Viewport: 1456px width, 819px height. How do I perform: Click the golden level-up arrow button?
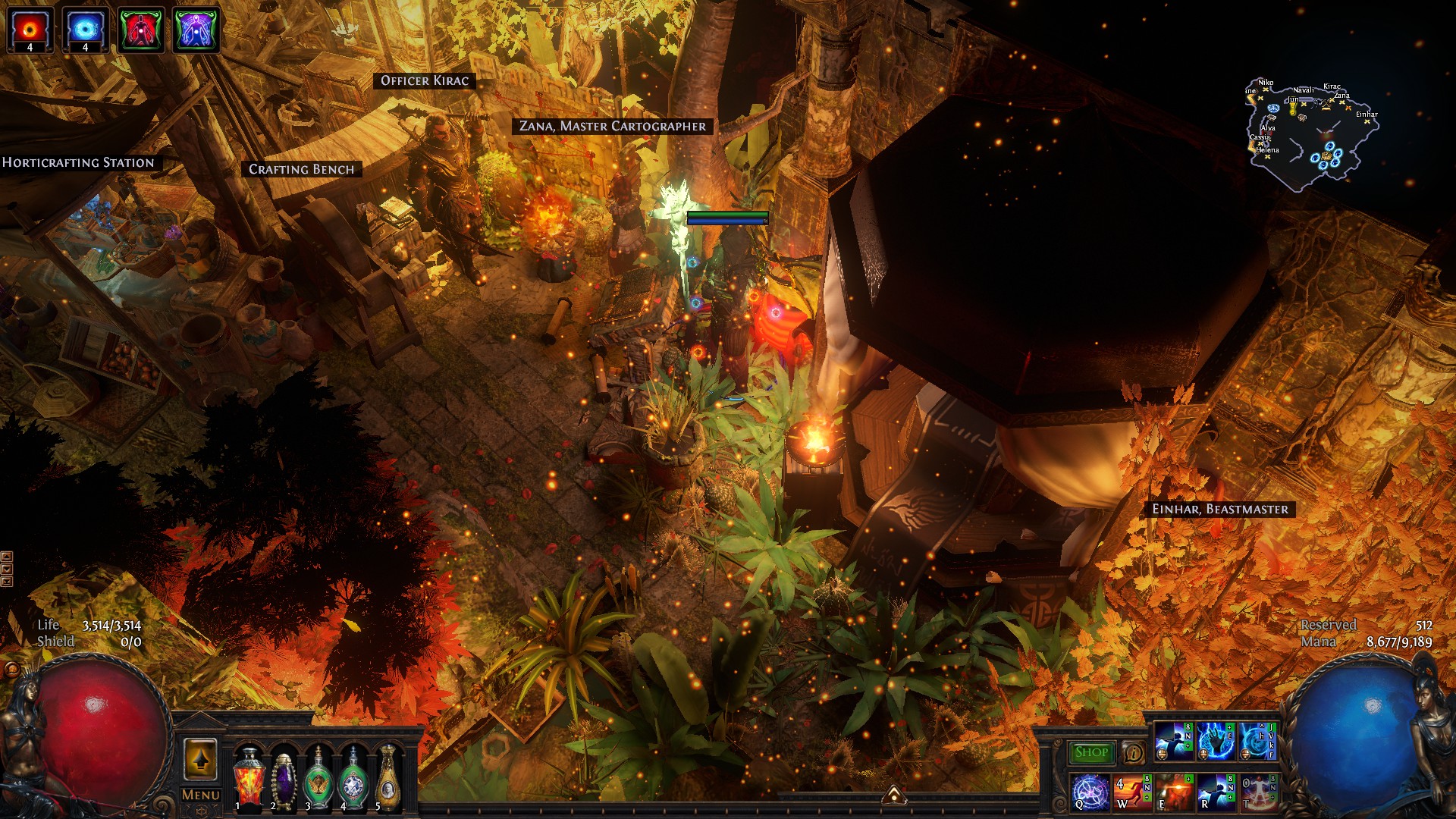(x=201, y=758)
